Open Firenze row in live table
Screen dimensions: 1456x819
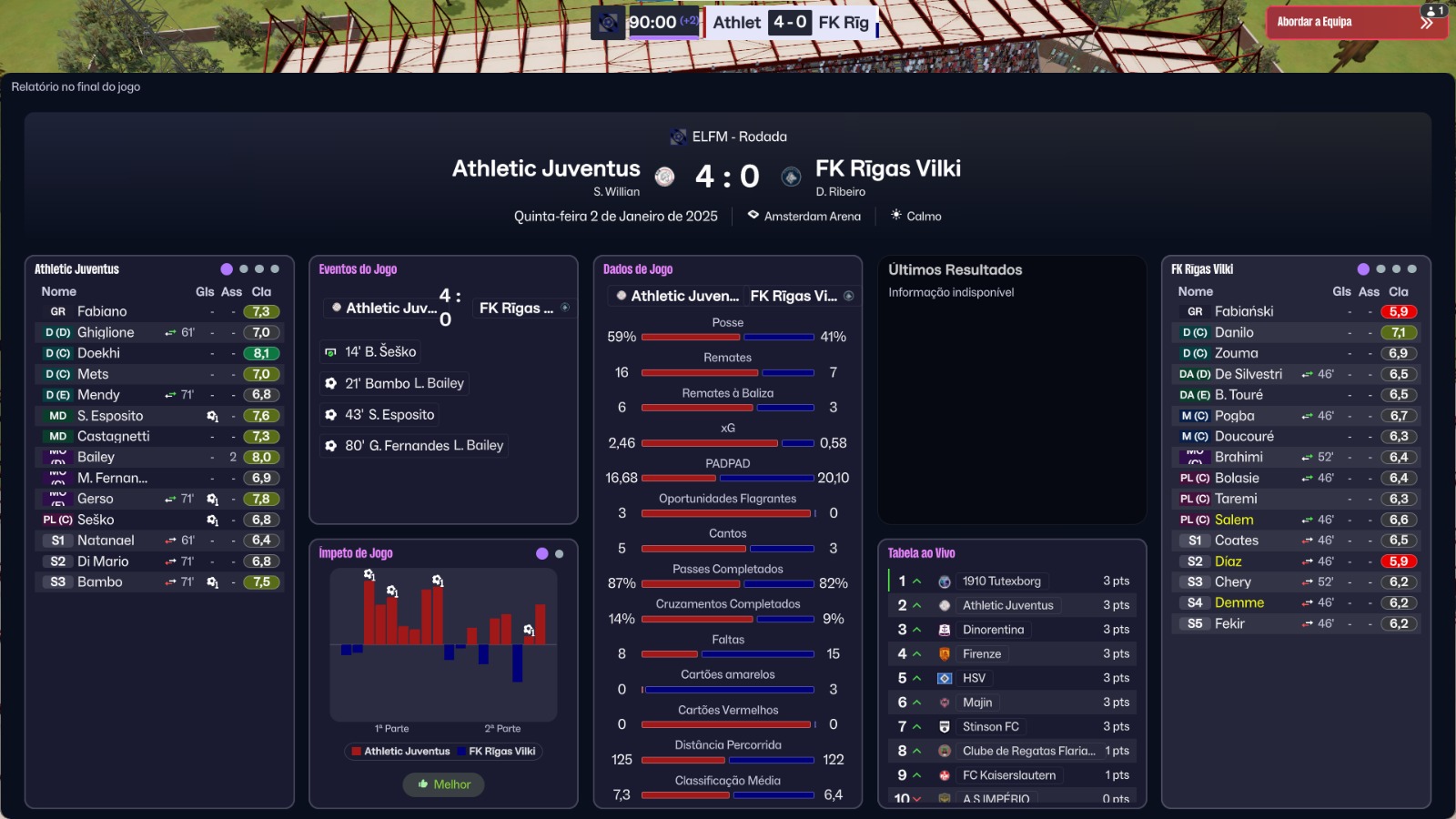pyautogui.click(x=981, y=654)
